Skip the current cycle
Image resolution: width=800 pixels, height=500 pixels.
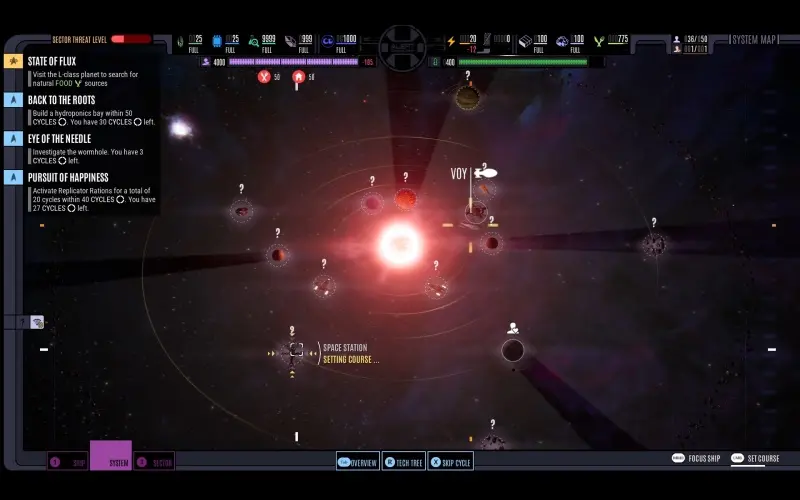click(450, 462)
